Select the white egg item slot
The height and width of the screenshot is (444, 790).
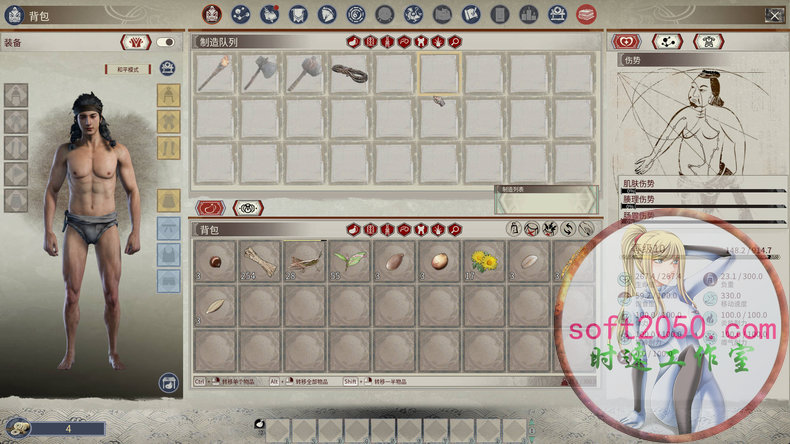(x=440, y=261)
